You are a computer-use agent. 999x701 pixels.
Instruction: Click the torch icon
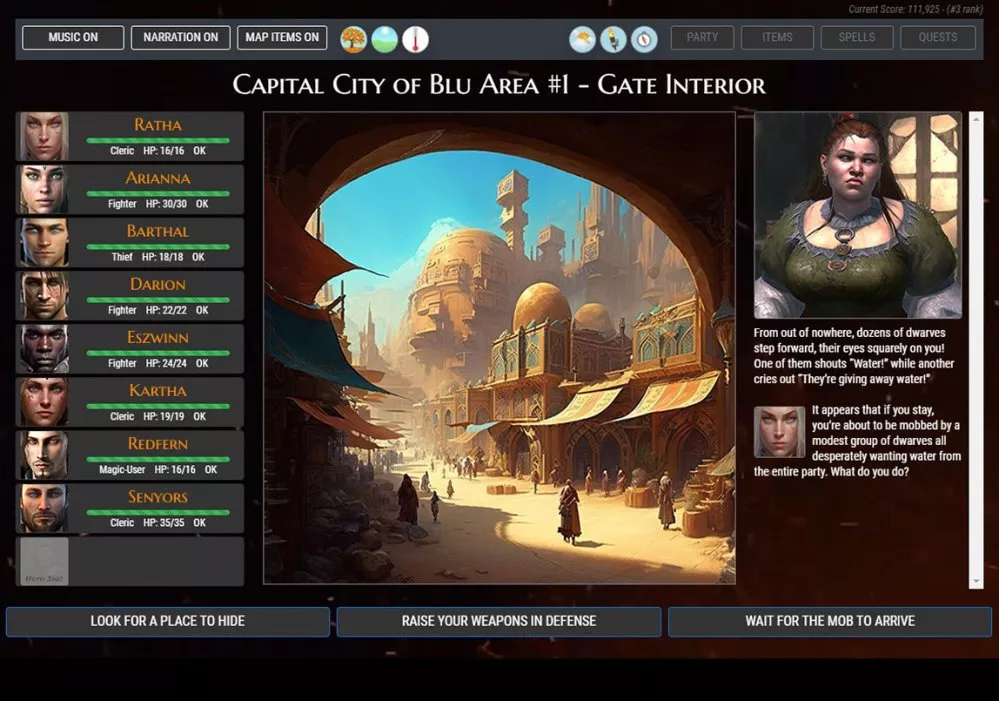tap(613, 40)
